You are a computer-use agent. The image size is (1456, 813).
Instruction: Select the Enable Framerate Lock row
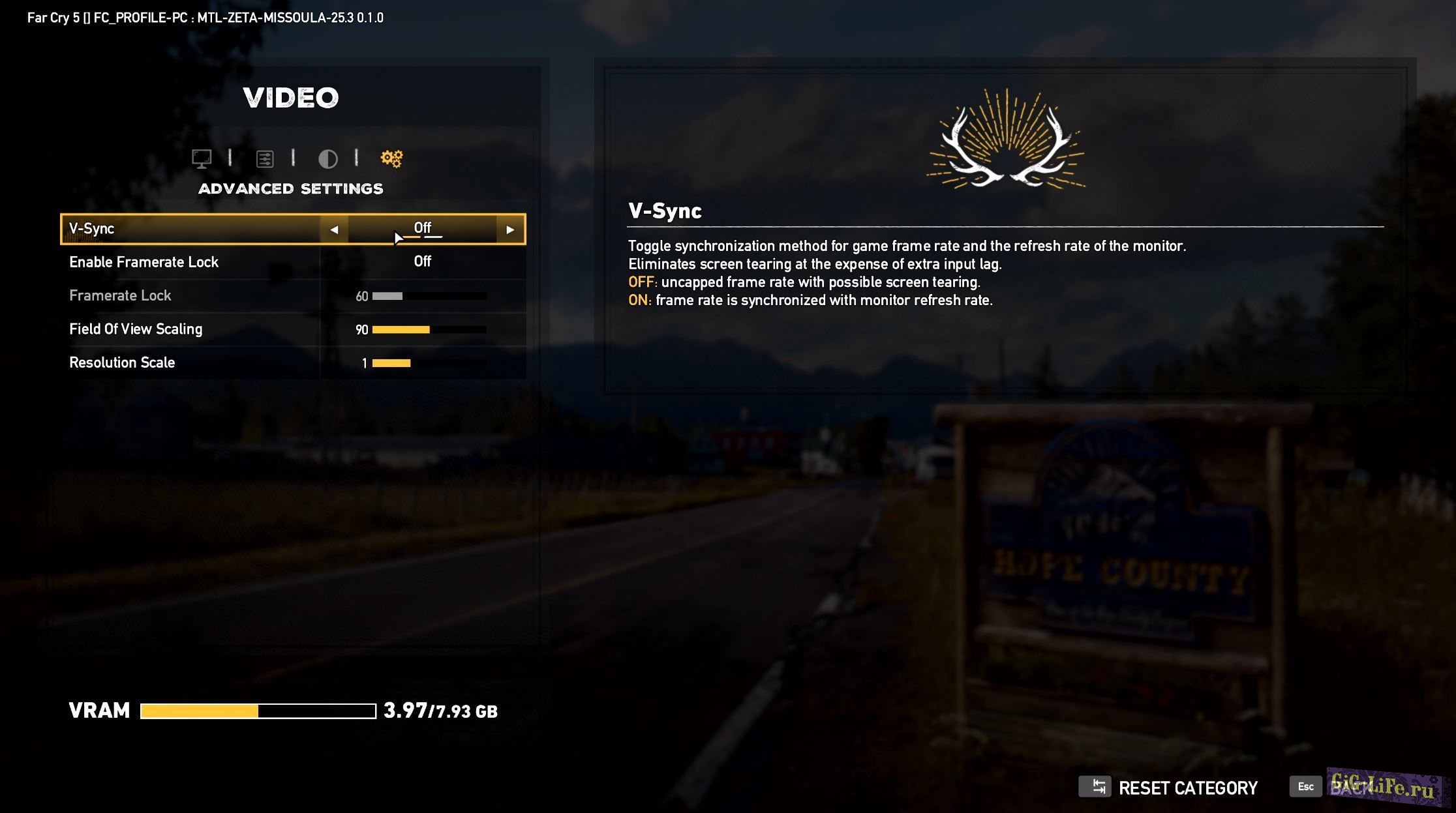click(x=292, y=262)
